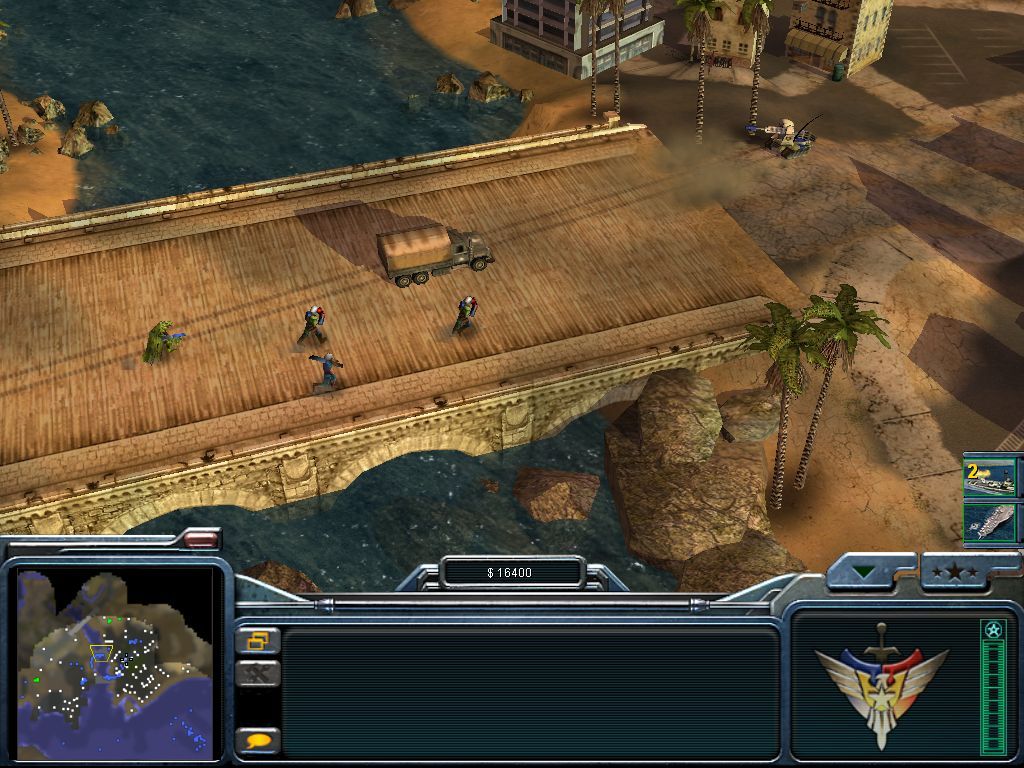Click the crossed tools button
Image resolution: width=1024 pixels, height=768 pixels.
(257, 674)
